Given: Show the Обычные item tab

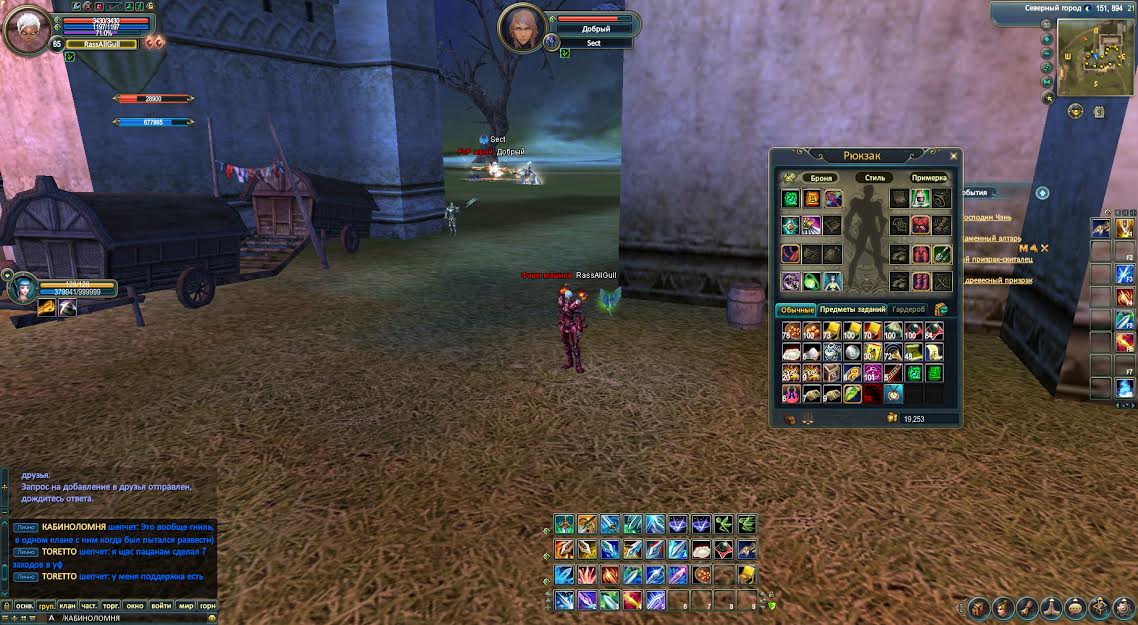Looking at the screenshot, I should pyautogui.click(x=797, y=310).
